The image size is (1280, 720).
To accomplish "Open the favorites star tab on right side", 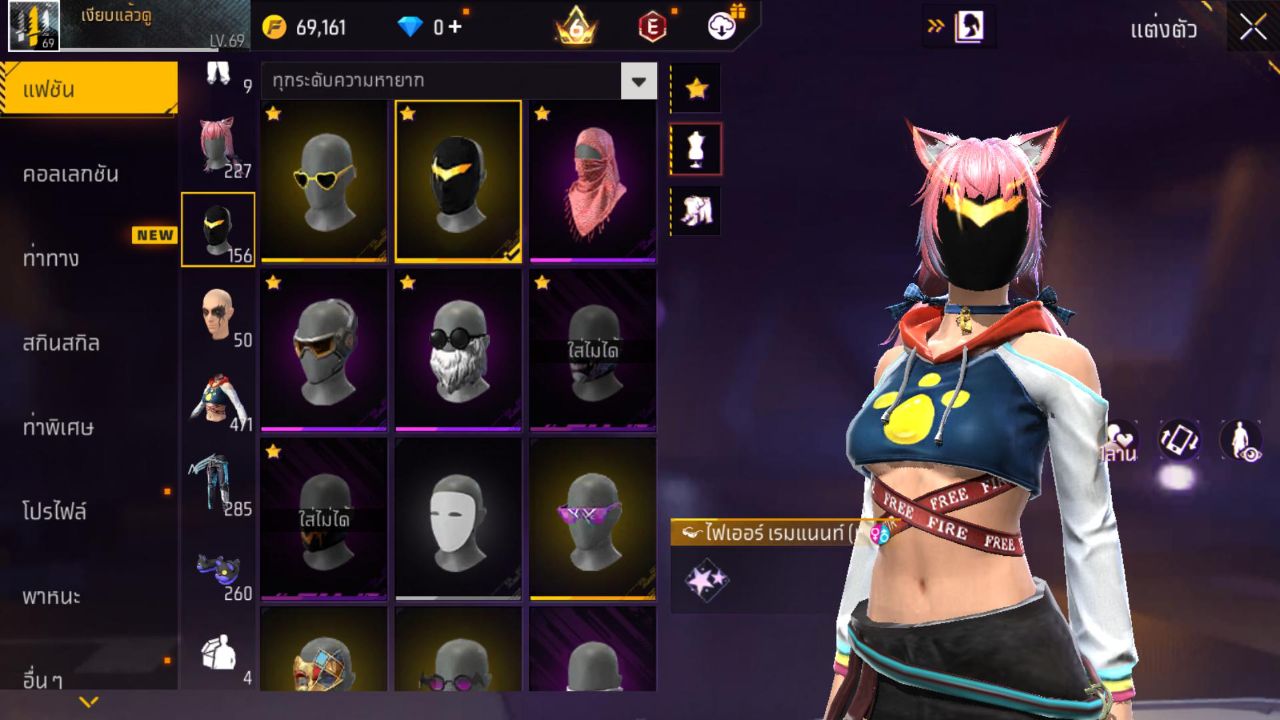I will [x=696, y=87].
